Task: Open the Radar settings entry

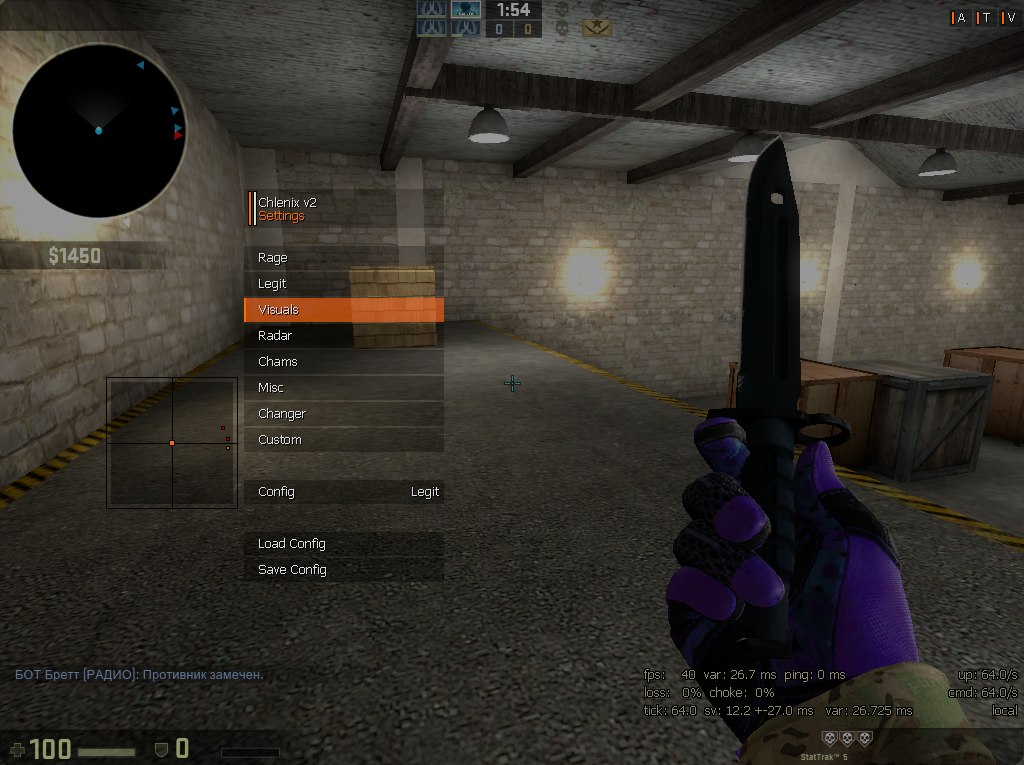Action: (x=343, y=336)
